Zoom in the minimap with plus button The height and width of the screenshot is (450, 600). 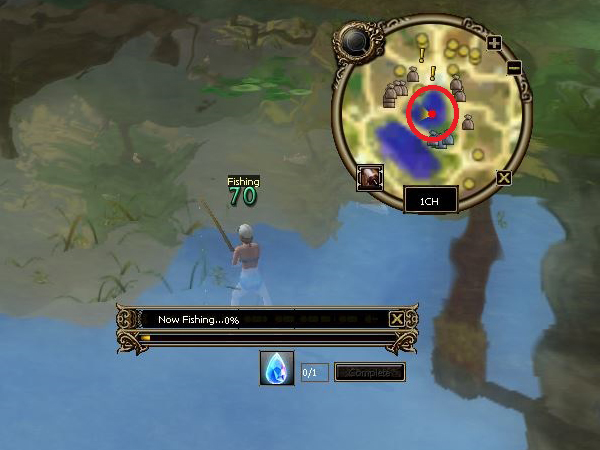click(x=494, y=43)
